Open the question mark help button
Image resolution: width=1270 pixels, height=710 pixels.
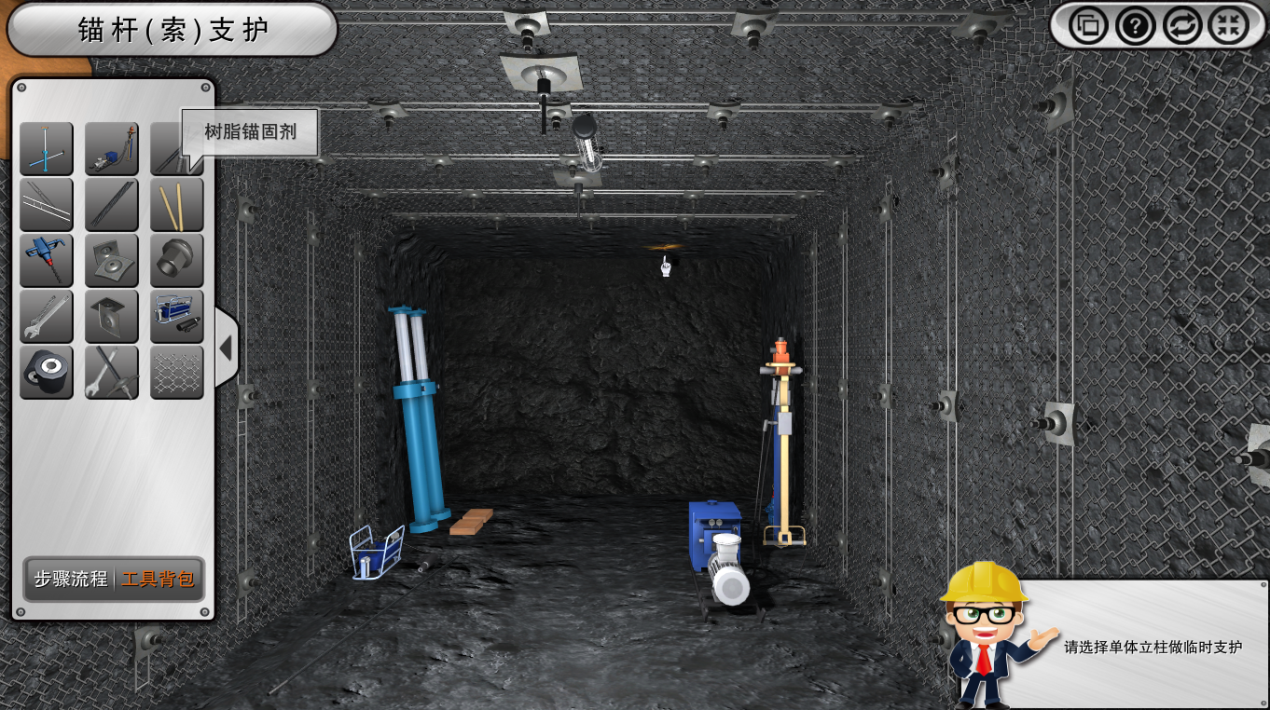click(x=1135, y=25)
